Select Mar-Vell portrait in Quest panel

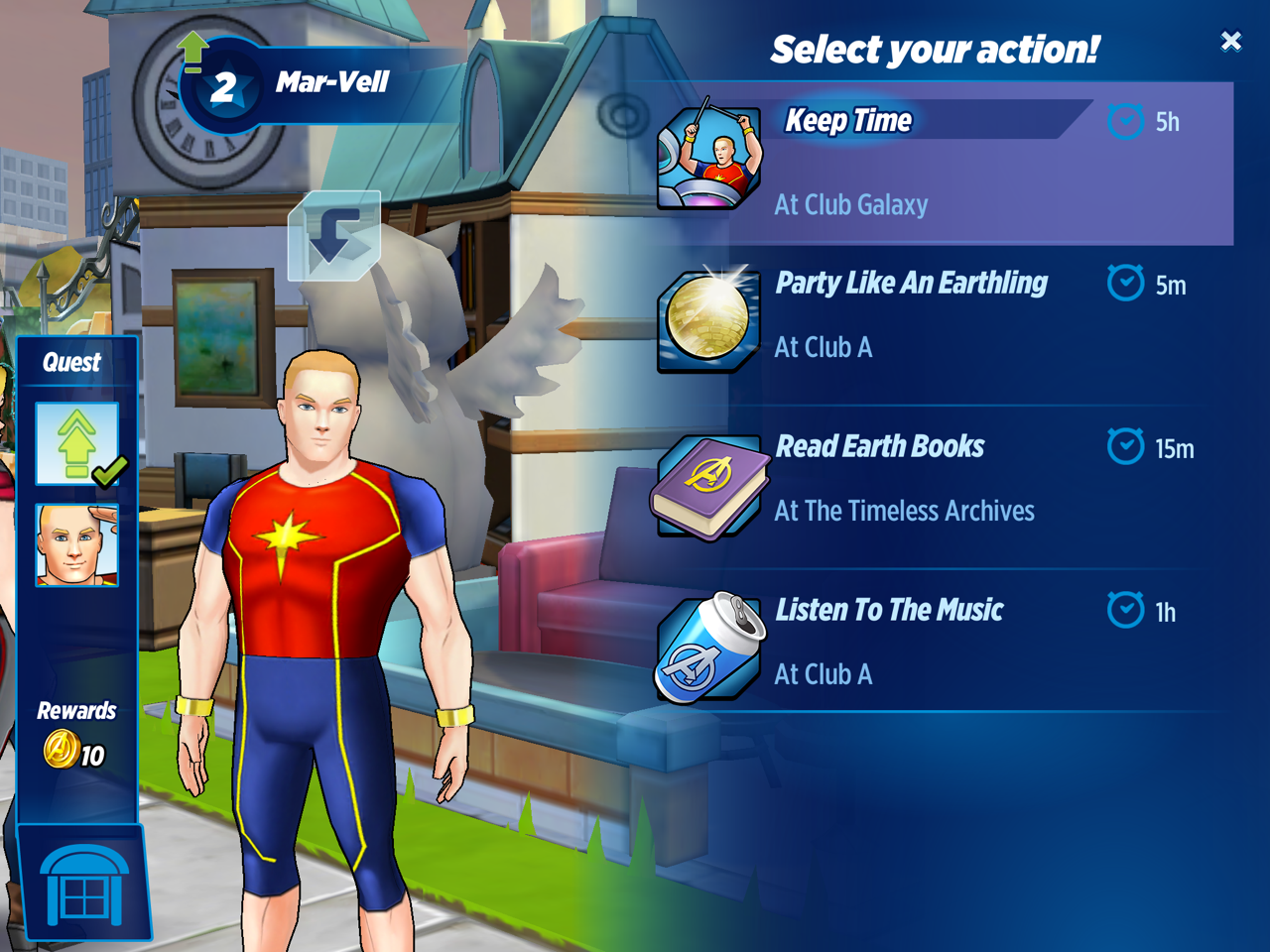pyautogui.click(x=77, y=544)
